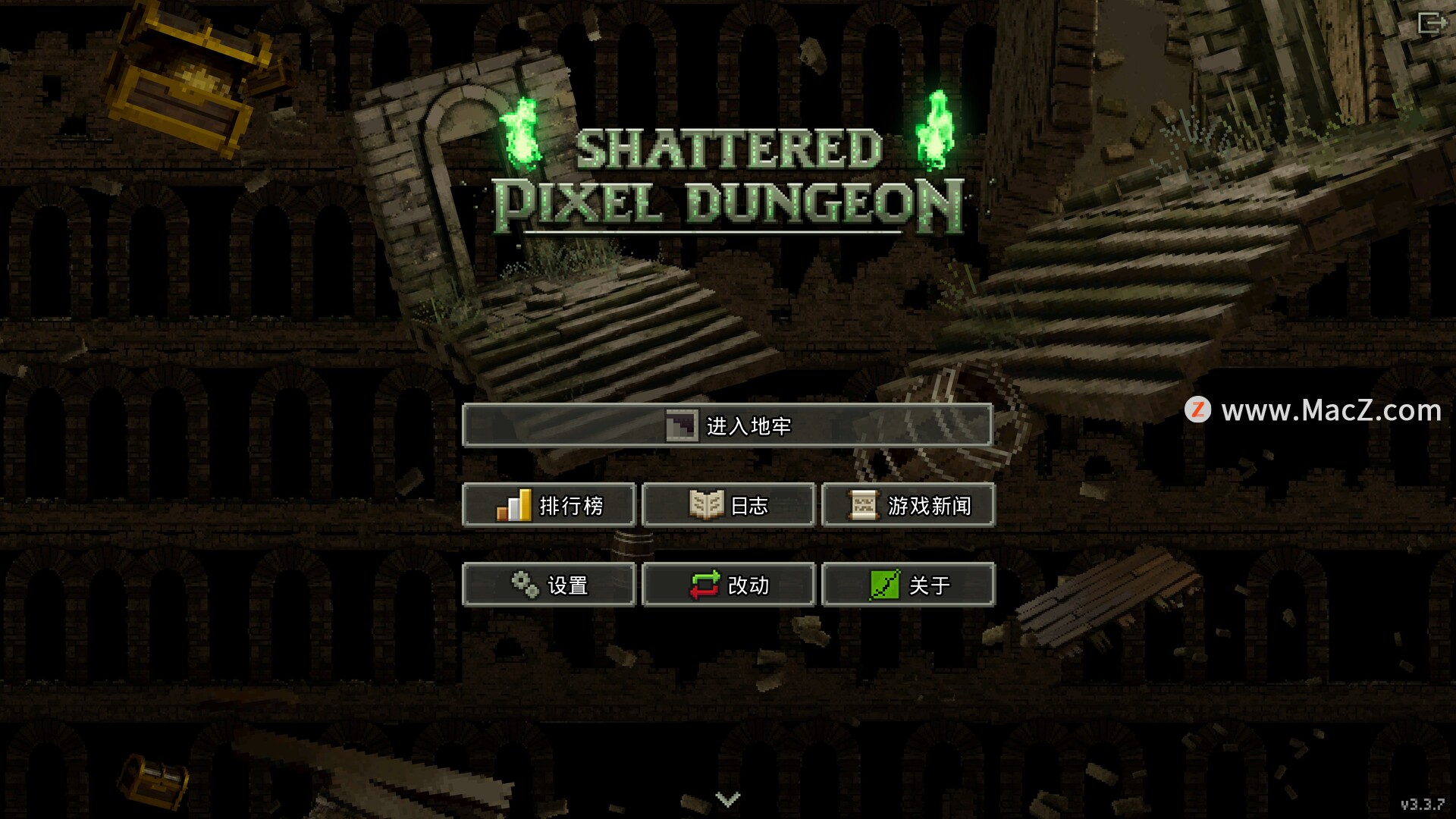The width and height of the screenshot is (1456, 819).
Task: Open the 关于 about page
Action: [x=908, y=585]
